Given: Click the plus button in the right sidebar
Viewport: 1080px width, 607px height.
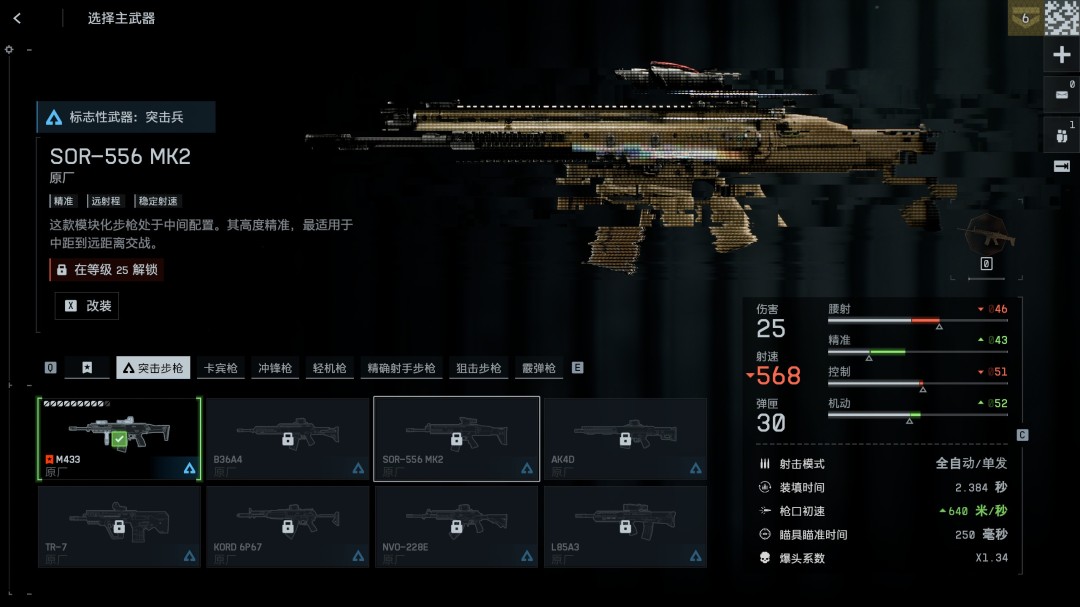Looking at the screenshot, I should 1062,56.
